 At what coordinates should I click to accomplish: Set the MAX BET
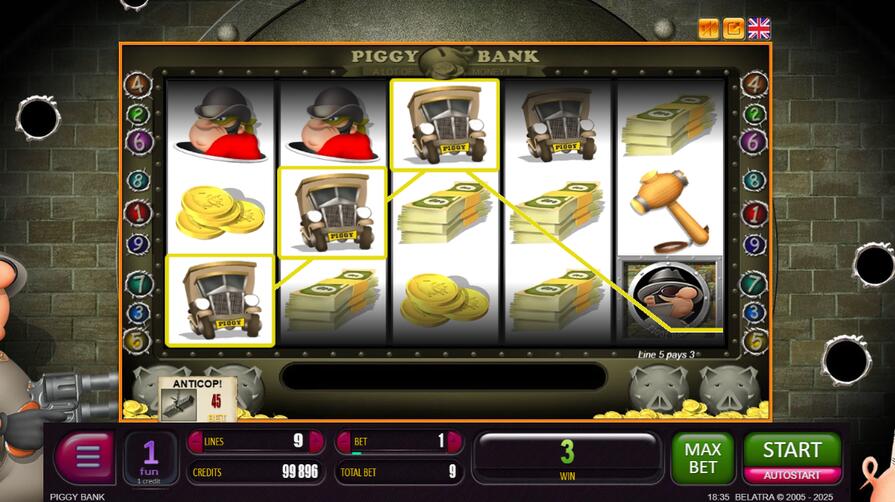pos(702,458)
